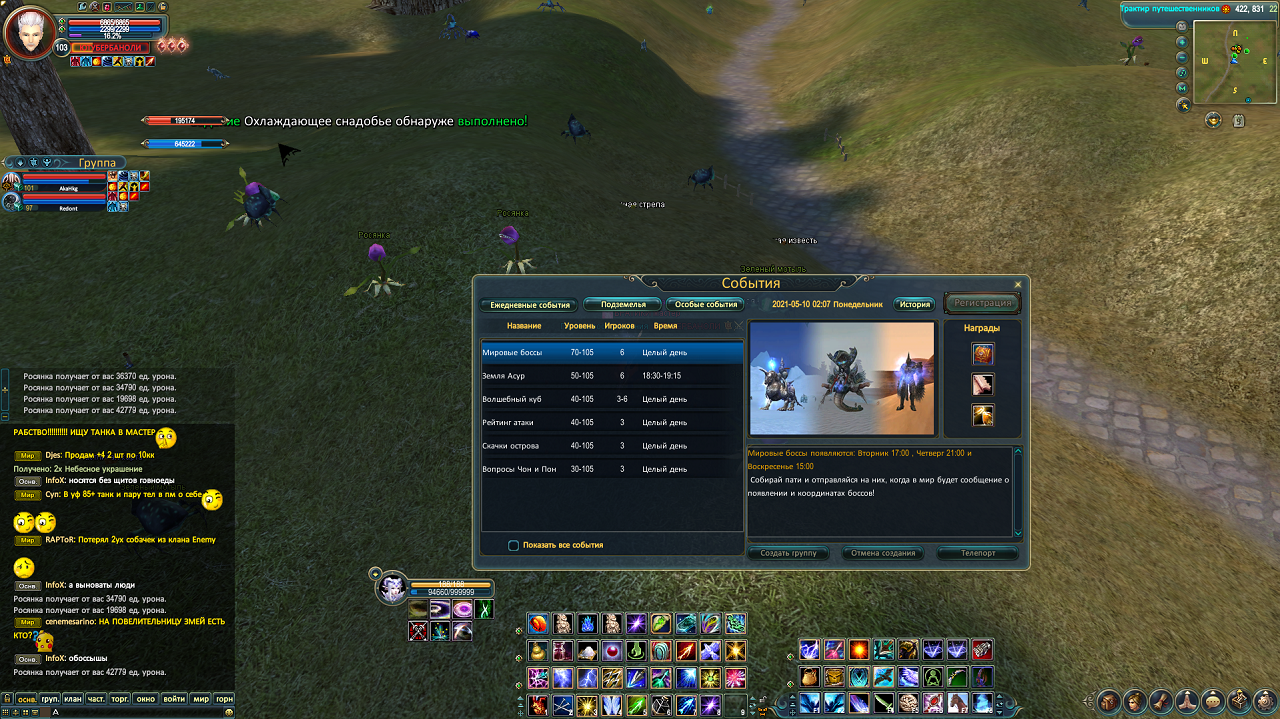Activate the Телепорт button

pos(977,553)
